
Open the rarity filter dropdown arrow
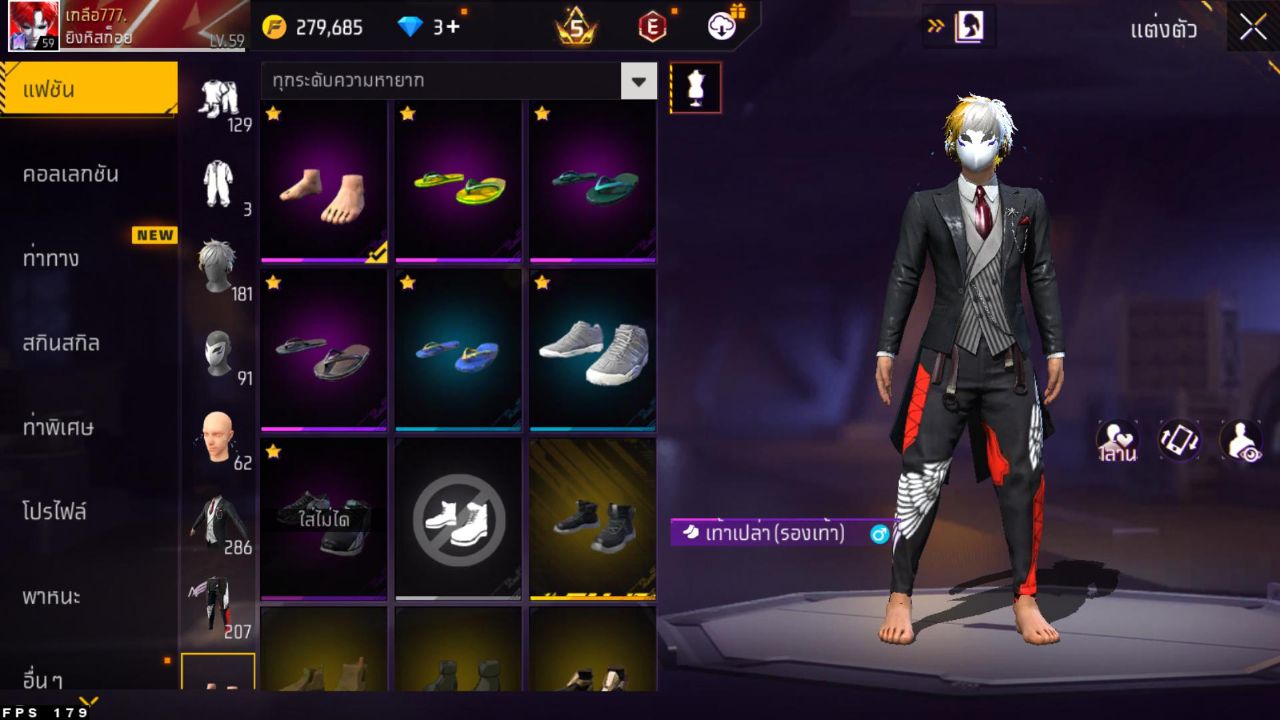pos(638,82)
